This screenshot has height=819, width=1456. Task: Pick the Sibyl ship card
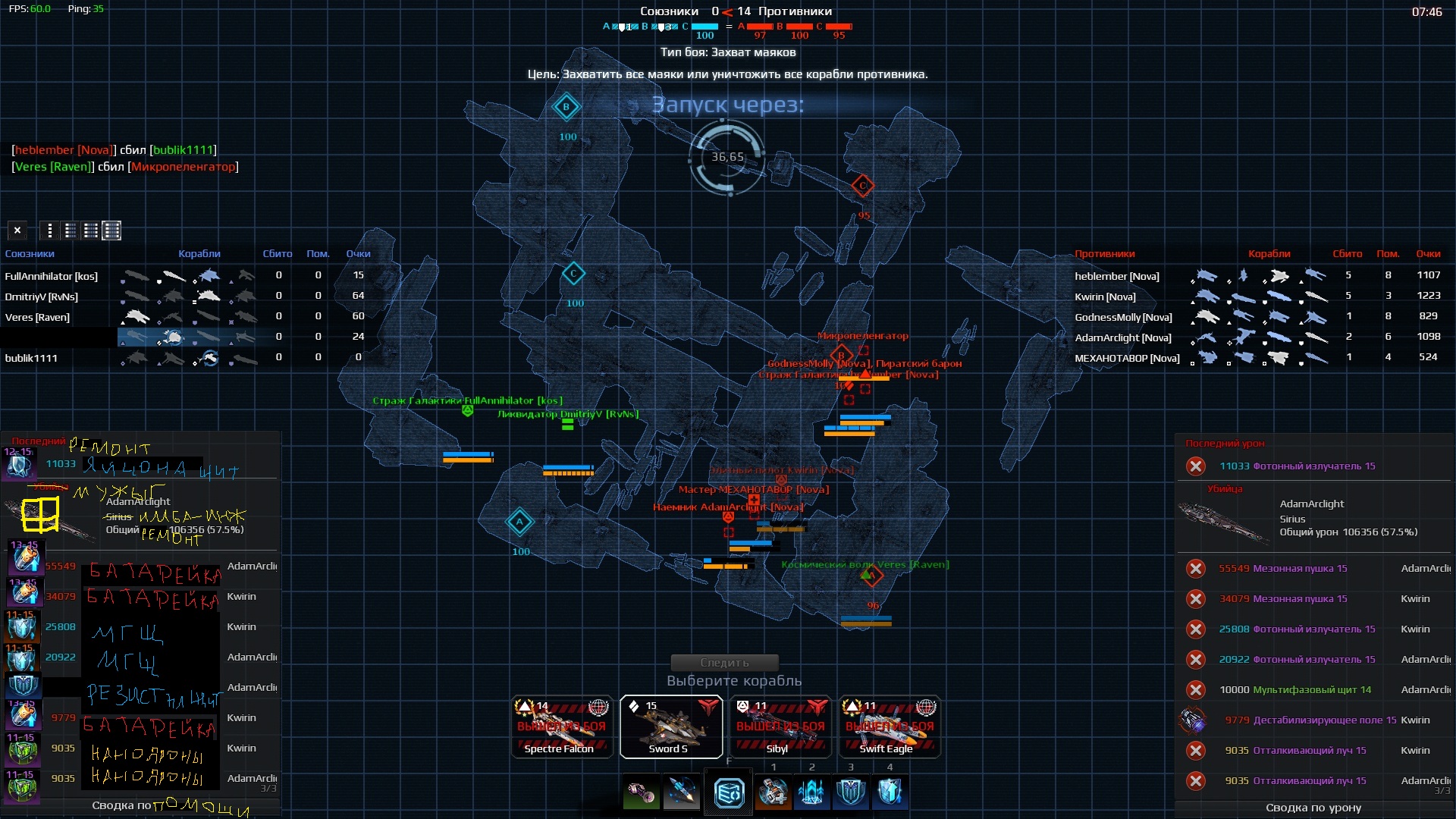780,726
